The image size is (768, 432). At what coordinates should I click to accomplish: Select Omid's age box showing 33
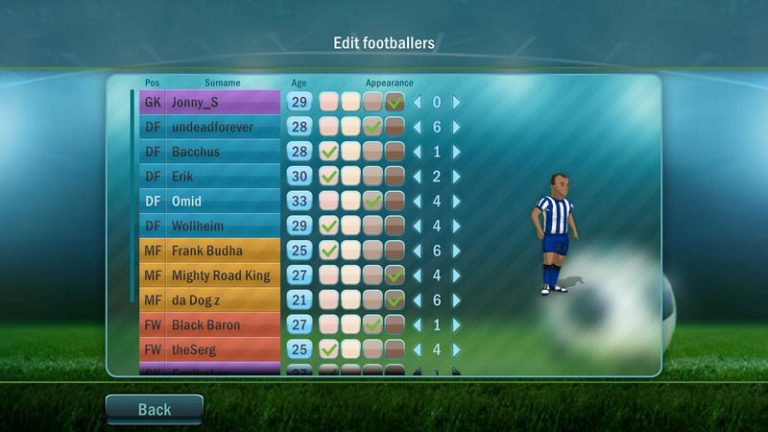[x=299, y=201]
